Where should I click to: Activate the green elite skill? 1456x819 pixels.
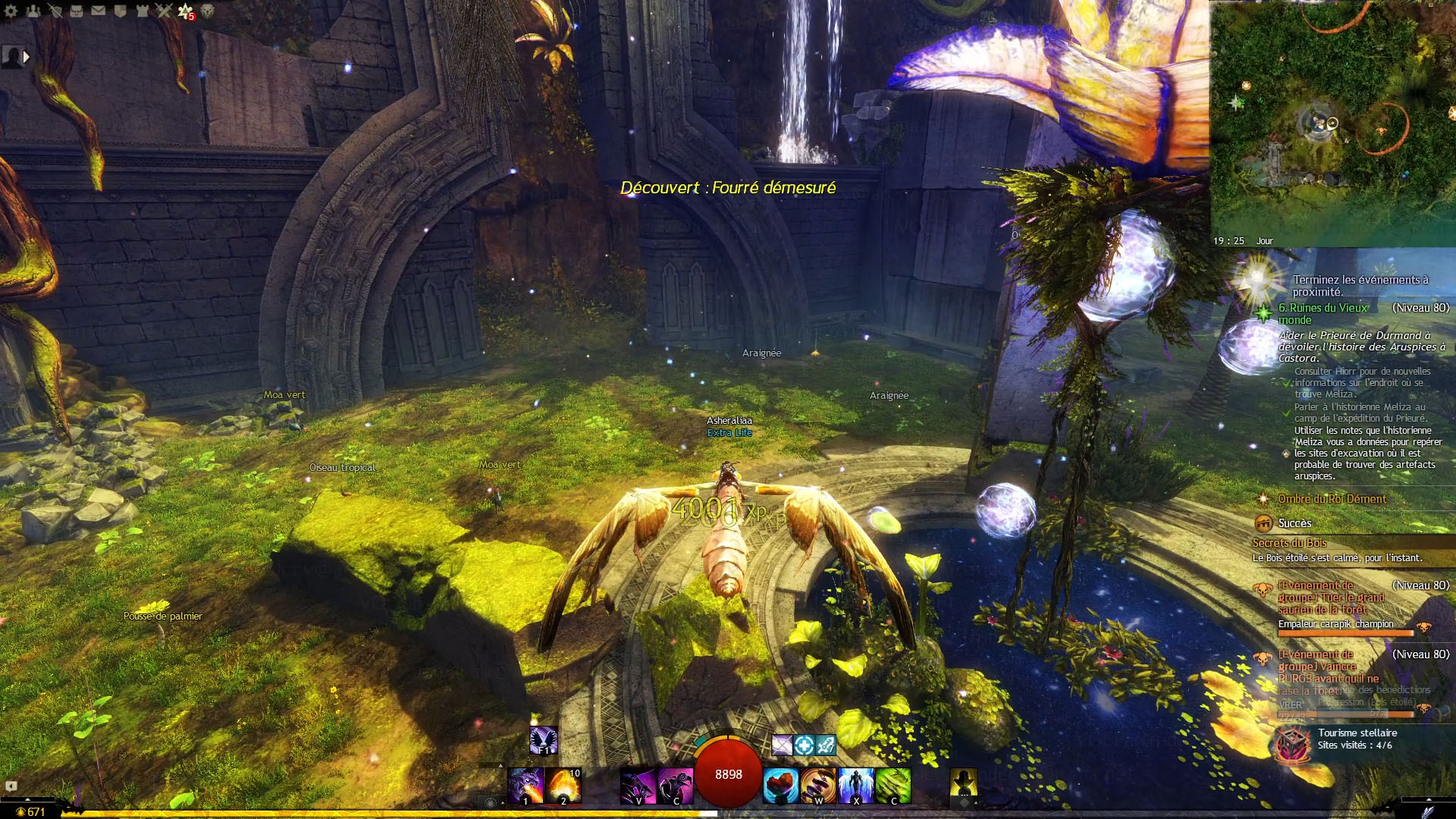[894, 786]
